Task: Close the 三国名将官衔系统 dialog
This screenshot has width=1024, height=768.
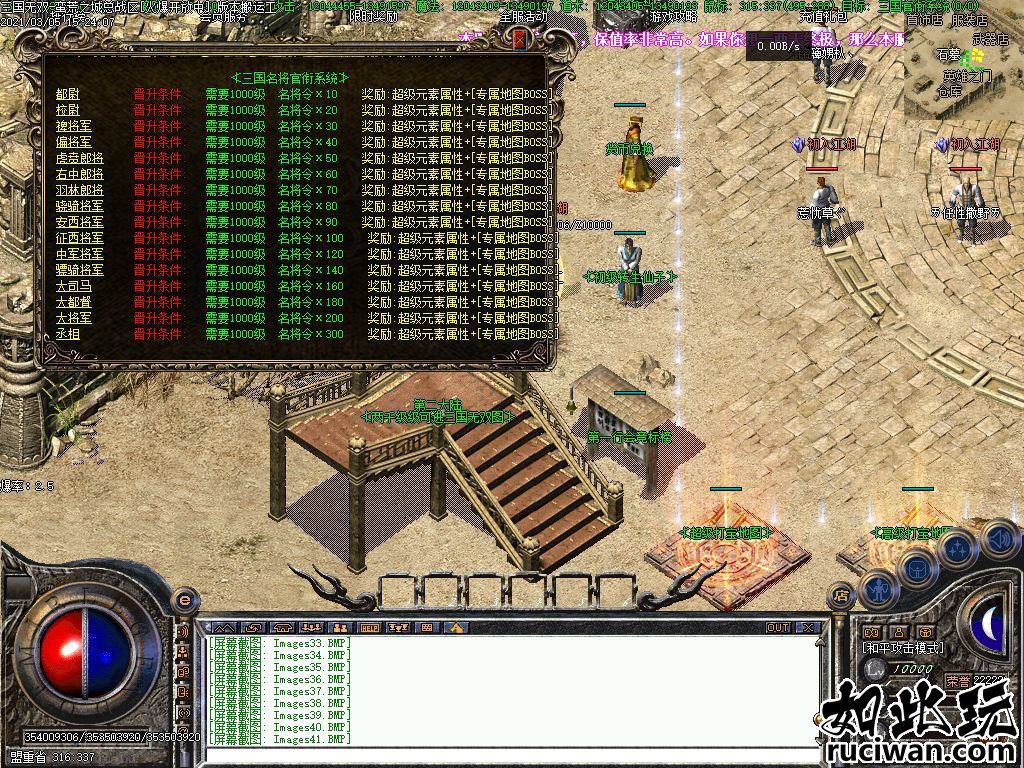Action: [519, 40]
